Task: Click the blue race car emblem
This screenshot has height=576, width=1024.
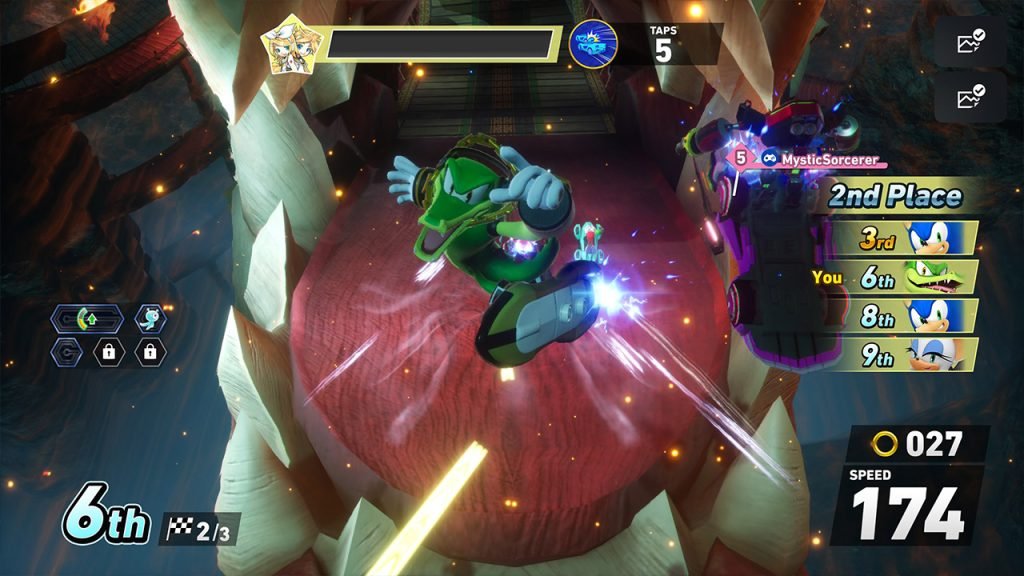Action: coord(593,44)
